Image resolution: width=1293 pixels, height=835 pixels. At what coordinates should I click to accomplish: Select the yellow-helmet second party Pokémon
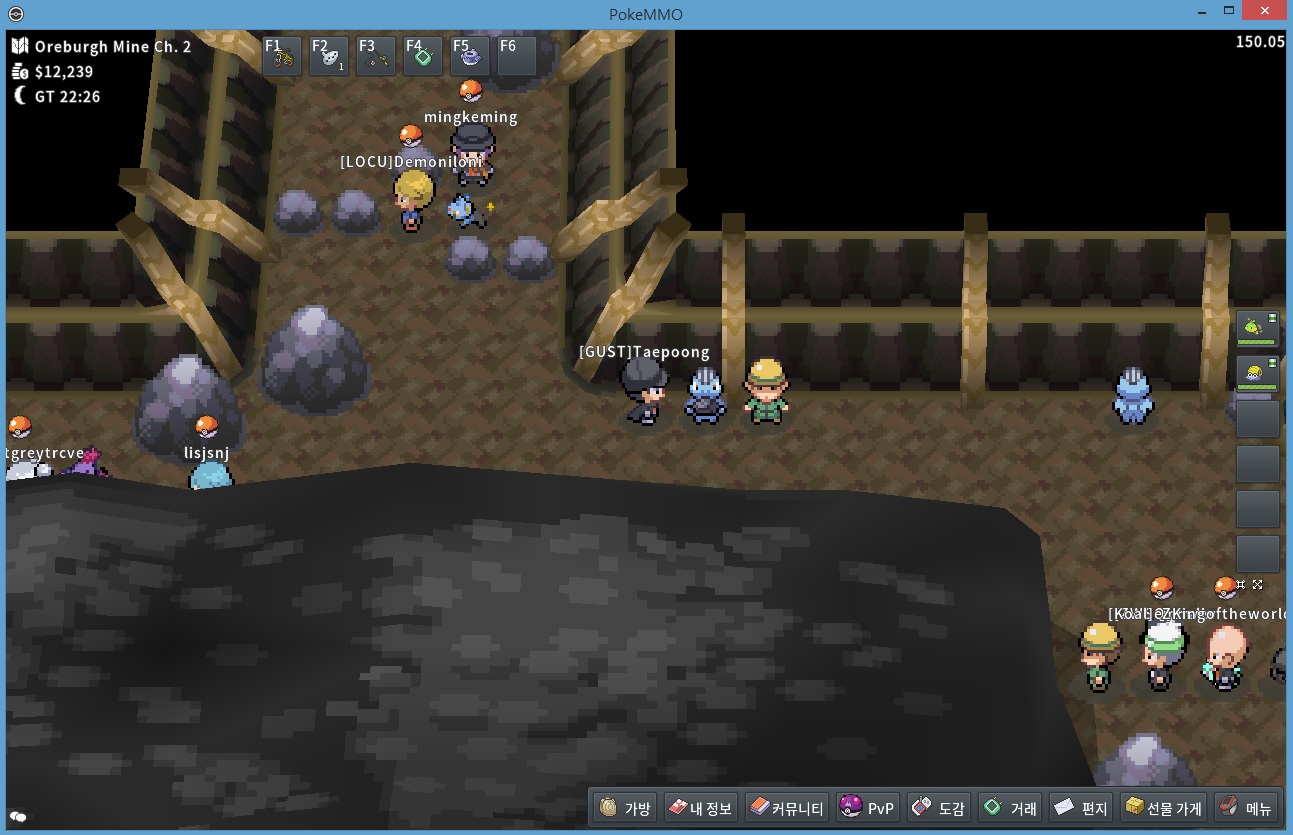[x=1257, y=374]
